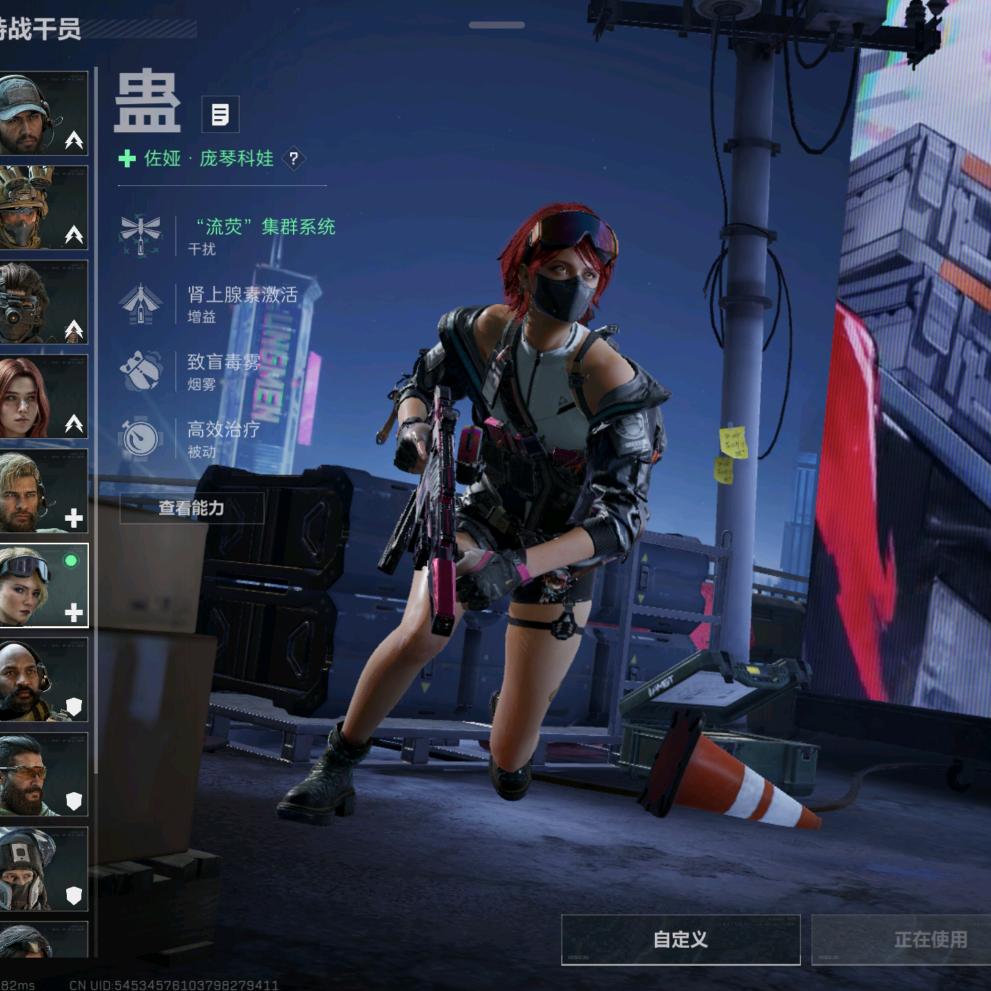This screenshot has height=991, width=991.
Task: Choose the night-vision goggles operator portrait
Action: point(42,302)
